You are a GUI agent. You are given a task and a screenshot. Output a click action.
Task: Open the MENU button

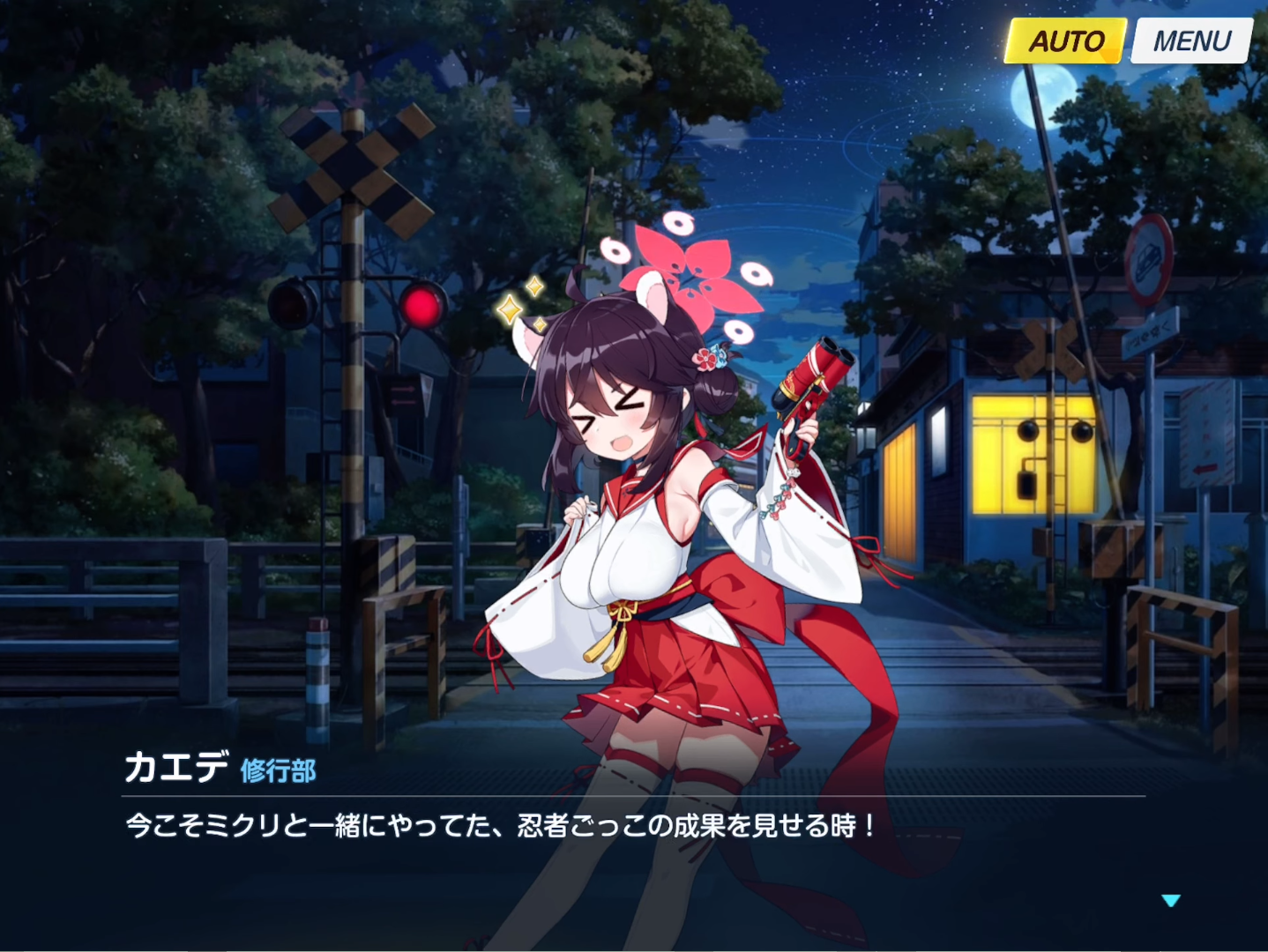coord(1191,41)
